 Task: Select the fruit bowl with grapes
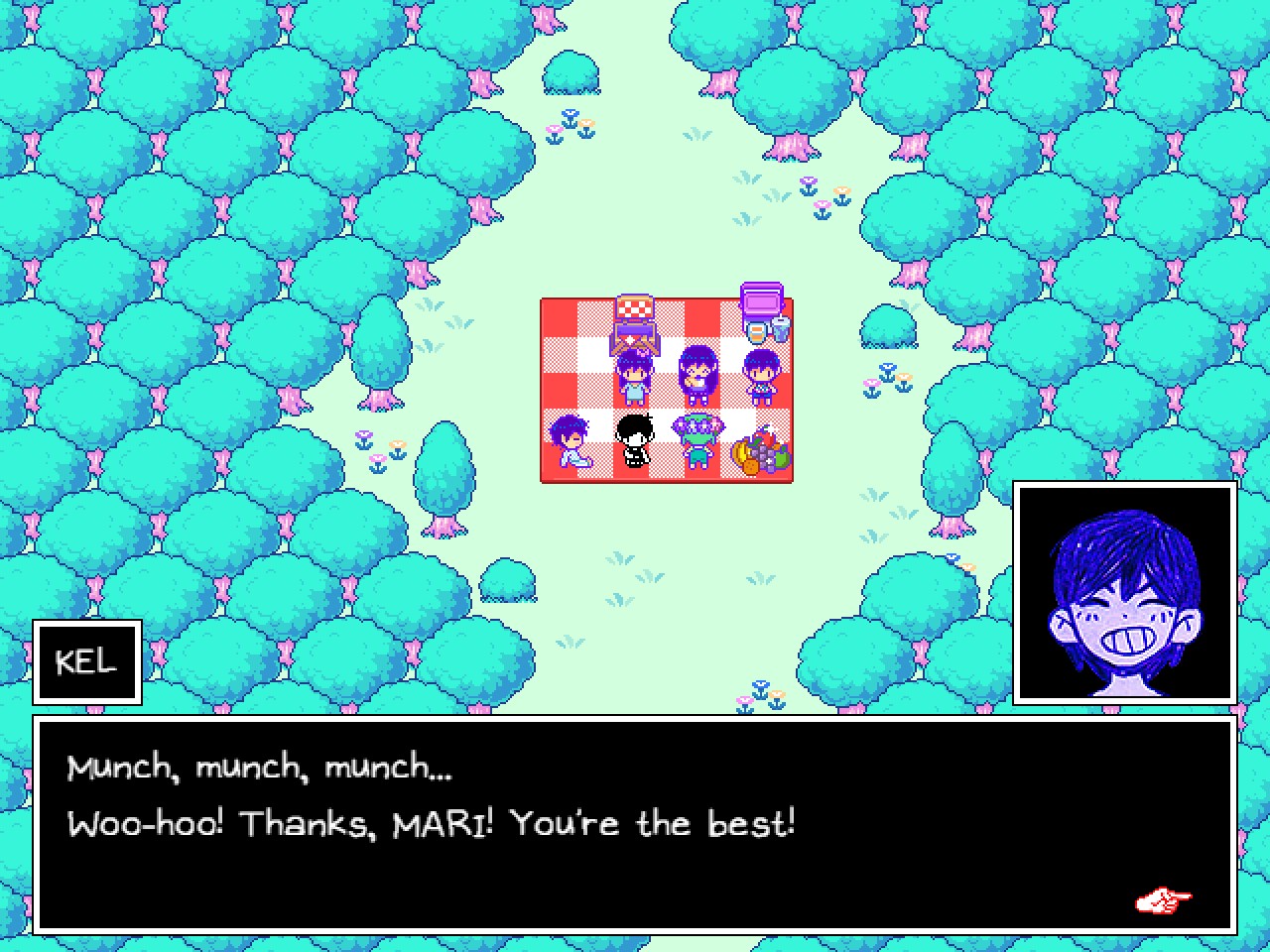[761, 455]
